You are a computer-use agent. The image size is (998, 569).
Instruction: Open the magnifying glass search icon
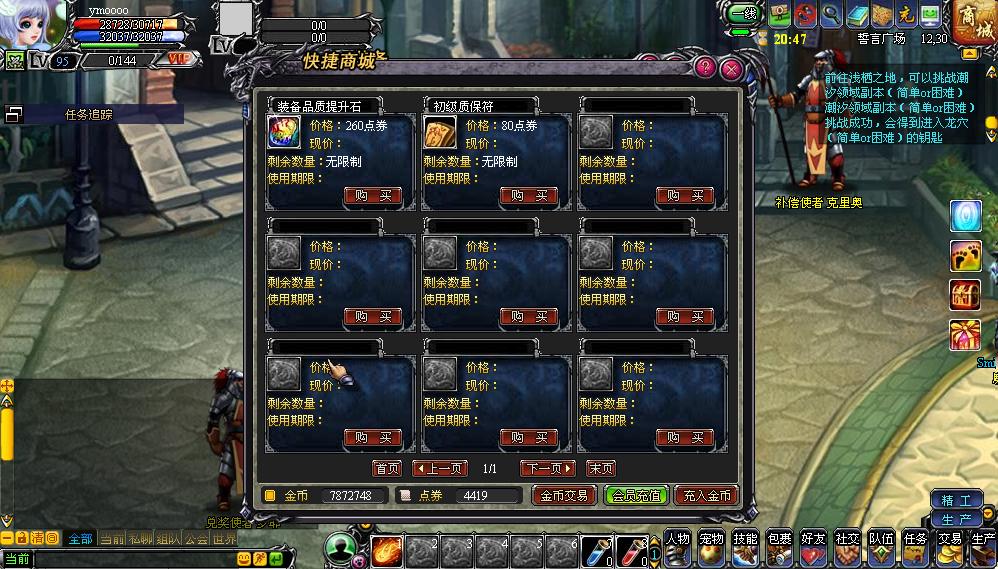pos(831,15)
